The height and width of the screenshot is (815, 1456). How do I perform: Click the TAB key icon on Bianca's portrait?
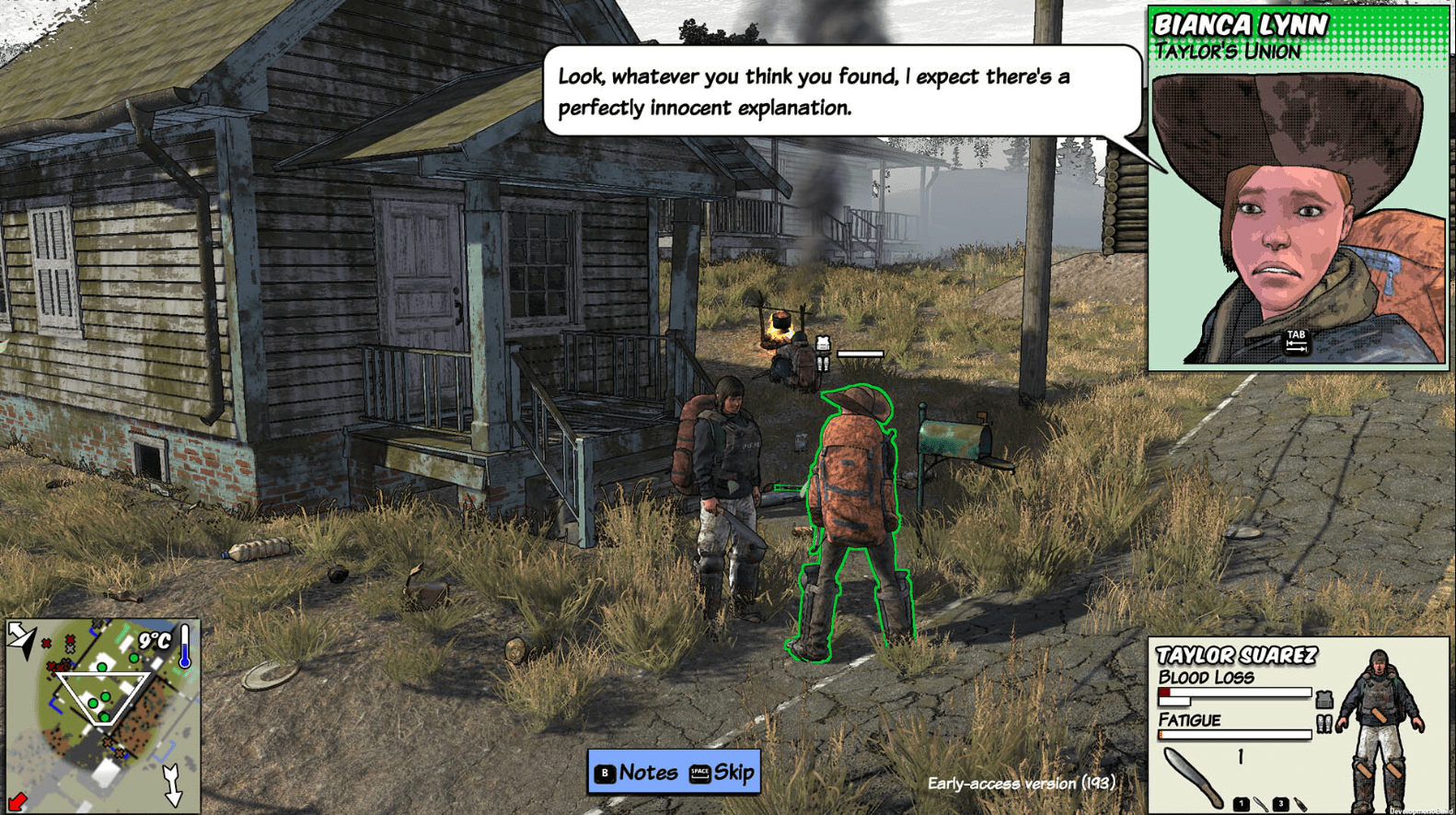(x=1297, y=343)
